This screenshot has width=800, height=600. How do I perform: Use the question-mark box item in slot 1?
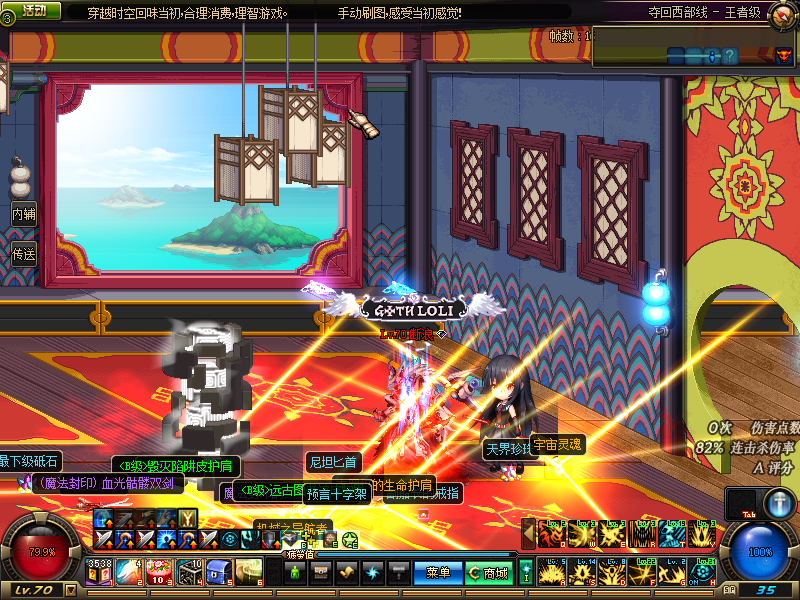100,572
